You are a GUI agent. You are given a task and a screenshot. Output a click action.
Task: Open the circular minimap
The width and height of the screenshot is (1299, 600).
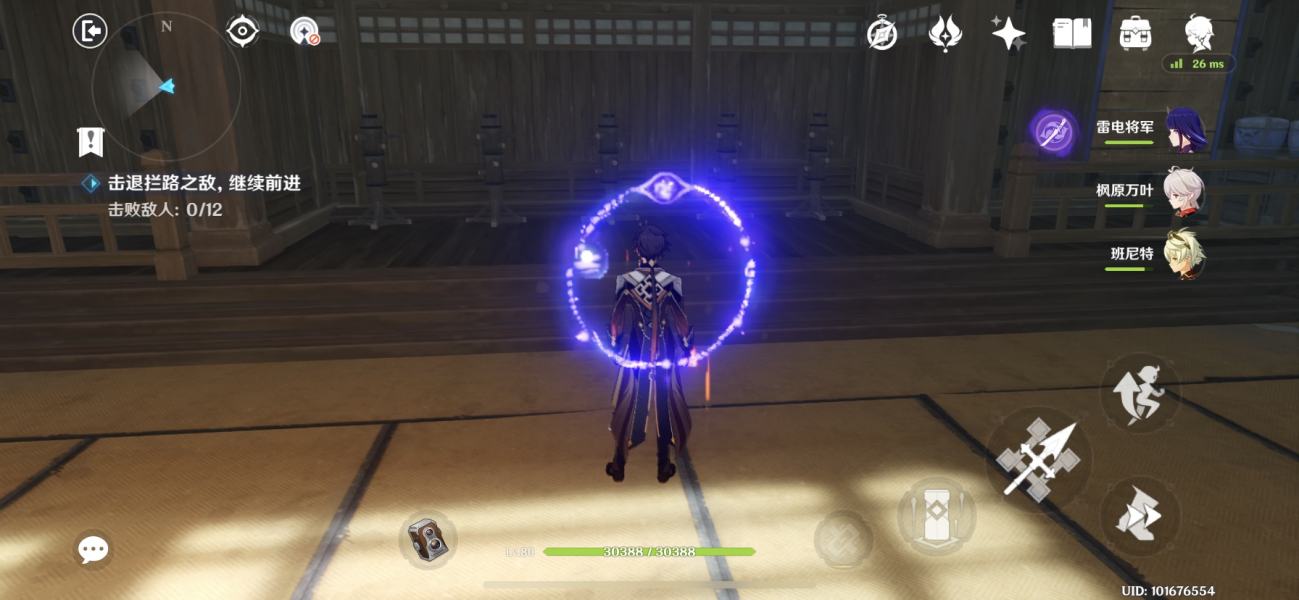click(x=165, y=88)
